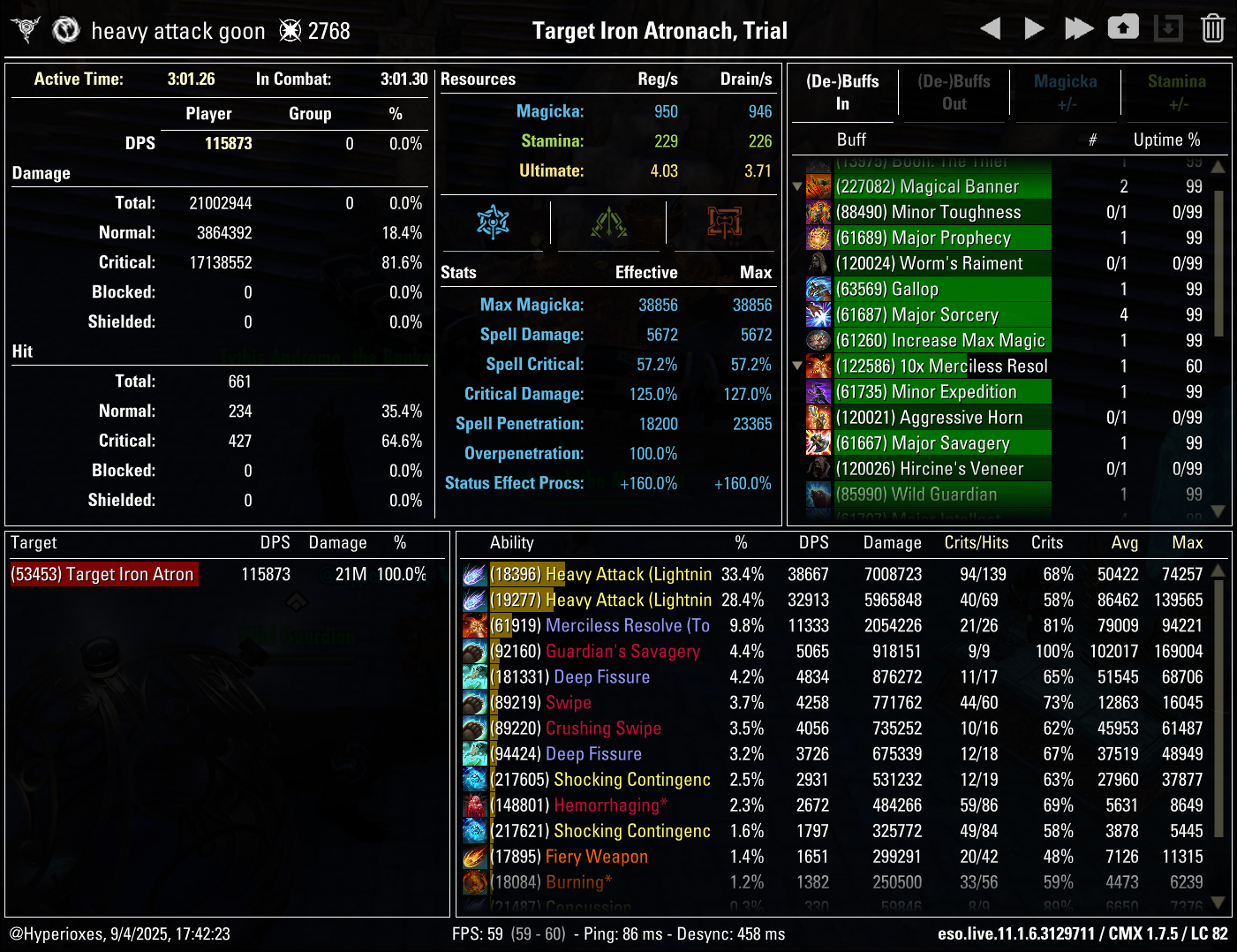Click the Merciless Resolve ability icon
Screen dimensions: 1237x952
point(474,625)
